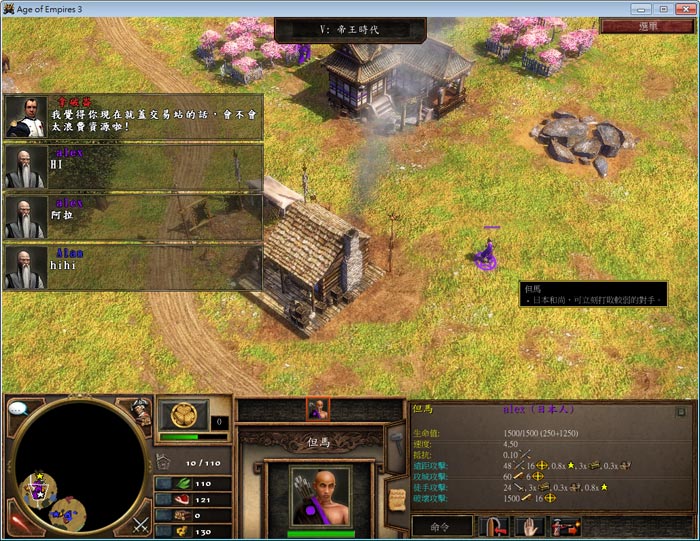This screenshot has height=541, width=700.
Task: Switch to the hammer build tab
Action: click(x=395, y=440)
